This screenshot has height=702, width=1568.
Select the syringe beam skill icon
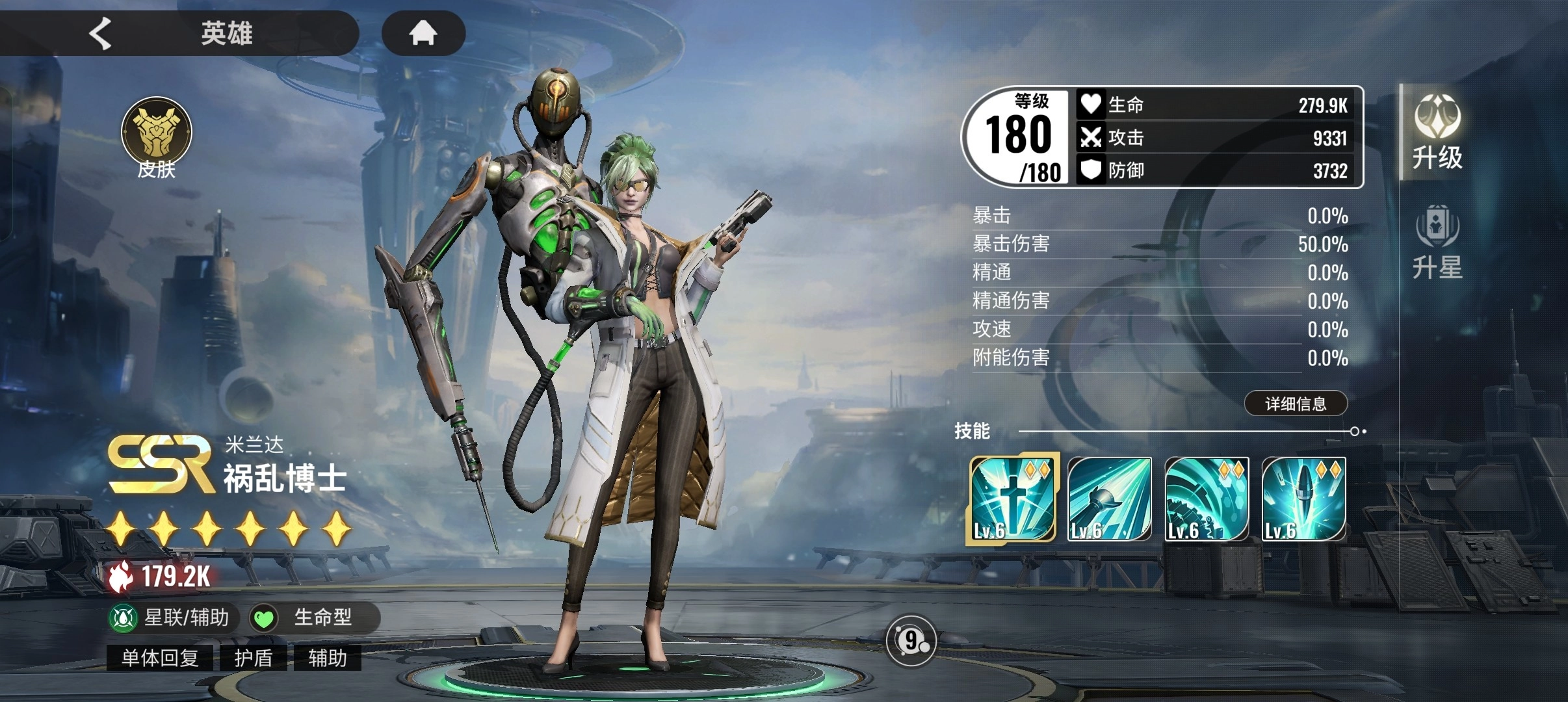1109,499
